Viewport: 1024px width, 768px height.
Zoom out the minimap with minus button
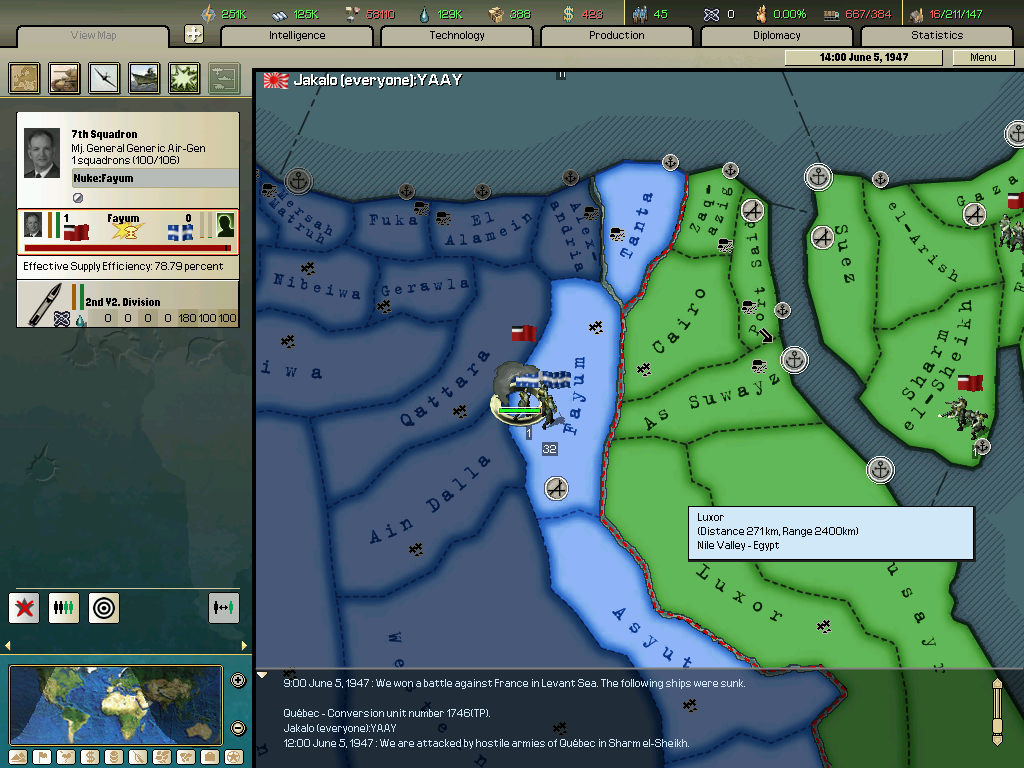[x=238, y=728]
